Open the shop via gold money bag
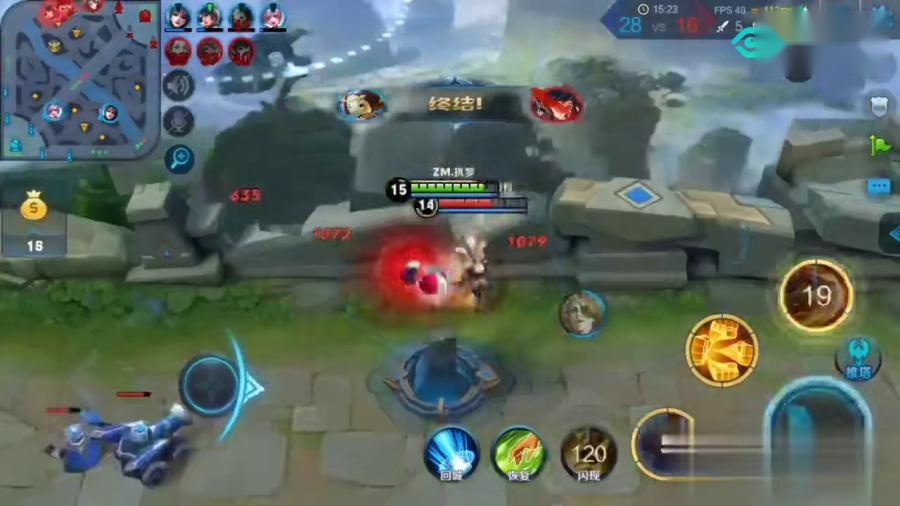This screenshot has width=900, height=506. click(35, 208)
